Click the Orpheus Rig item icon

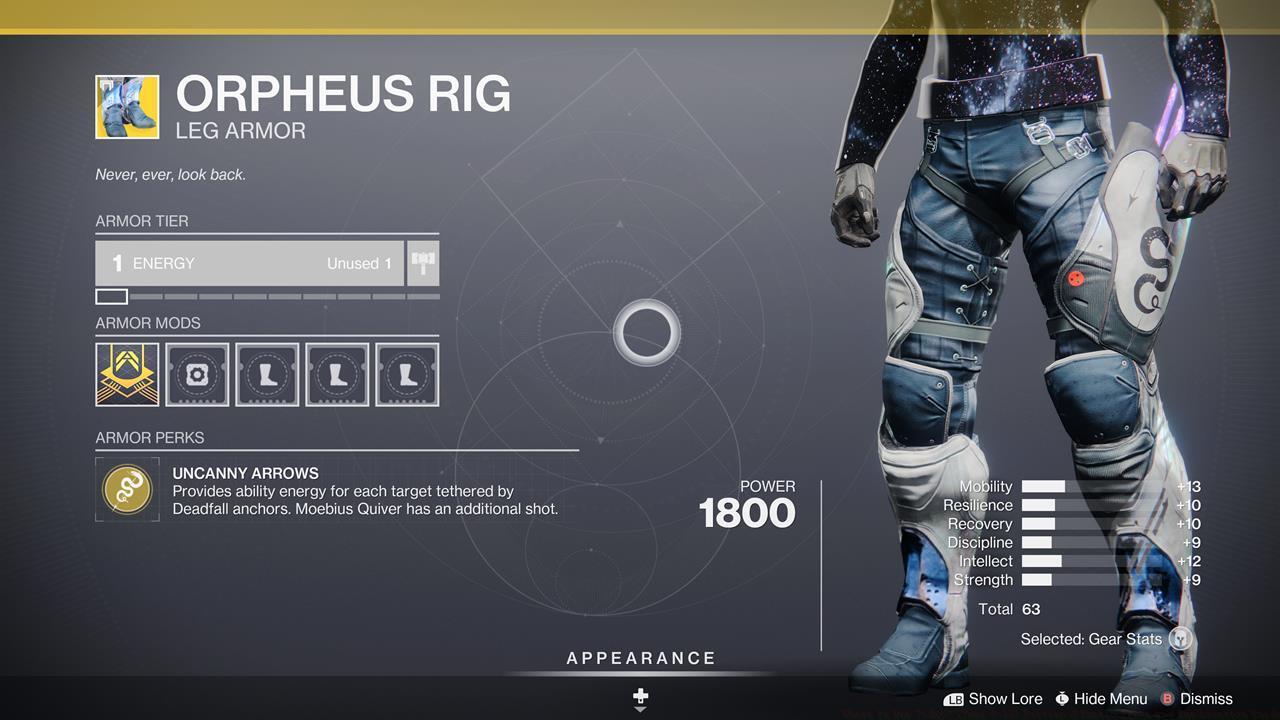tap(127, 106)
